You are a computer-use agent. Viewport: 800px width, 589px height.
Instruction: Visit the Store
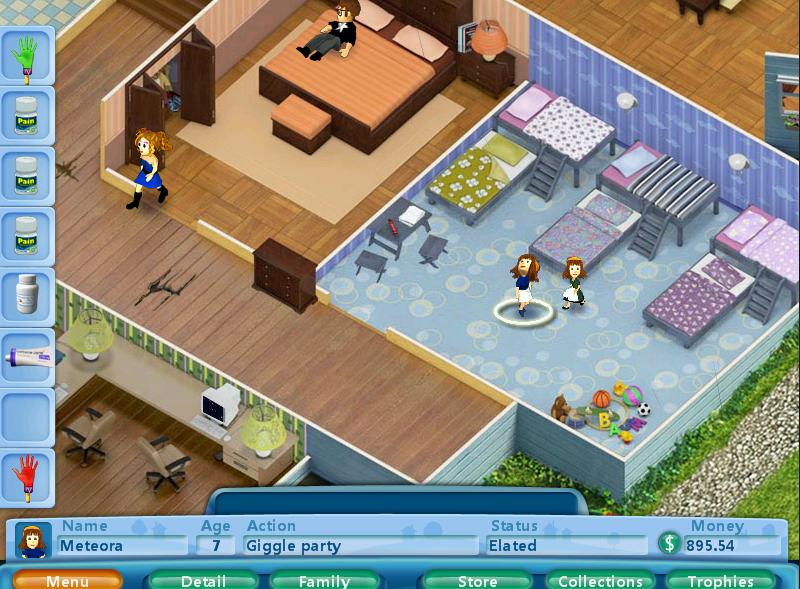coord(477,580)
